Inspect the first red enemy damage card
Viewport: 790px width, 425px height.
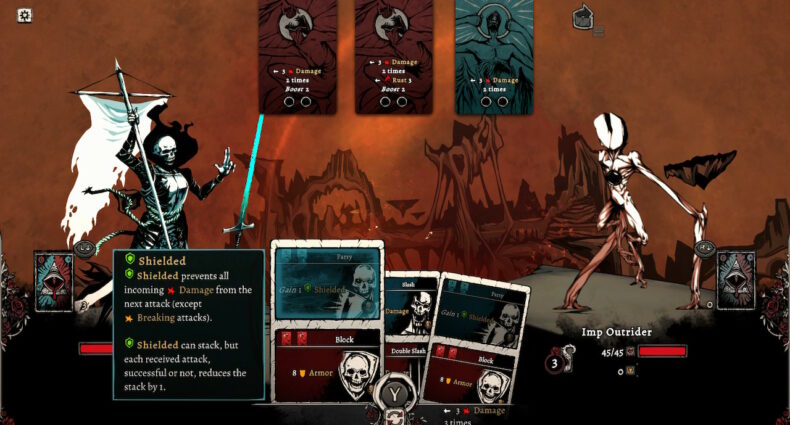pos(297,56)
